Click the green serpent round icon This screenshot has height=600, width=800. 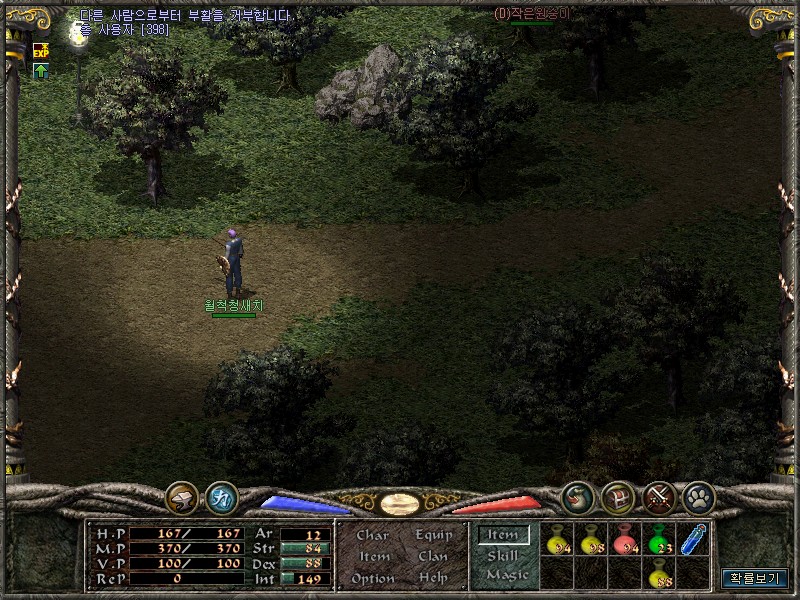[x=578, y=497]
